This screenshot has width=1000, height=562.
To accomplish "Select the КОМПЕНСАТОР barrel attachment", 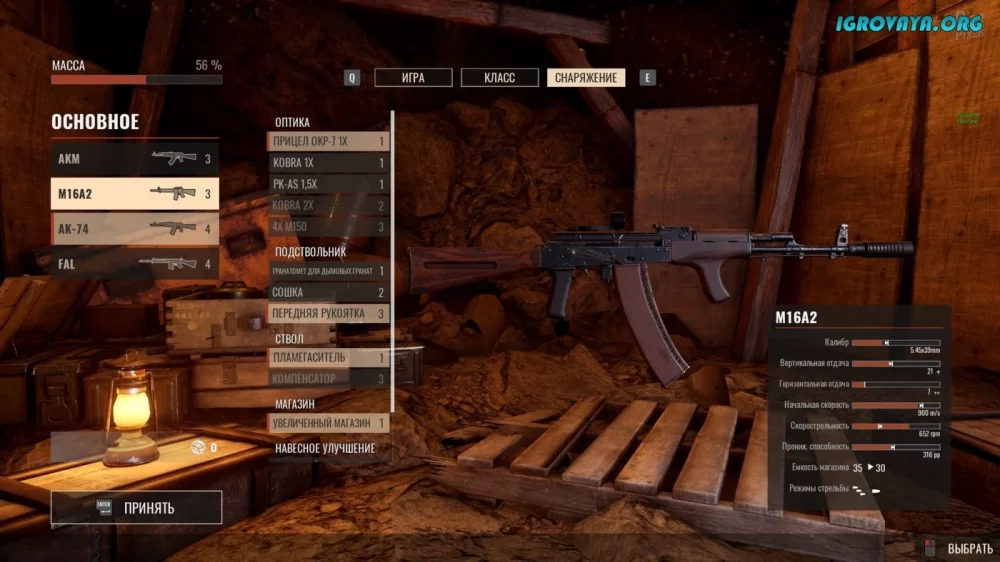I will click(328, 379).
